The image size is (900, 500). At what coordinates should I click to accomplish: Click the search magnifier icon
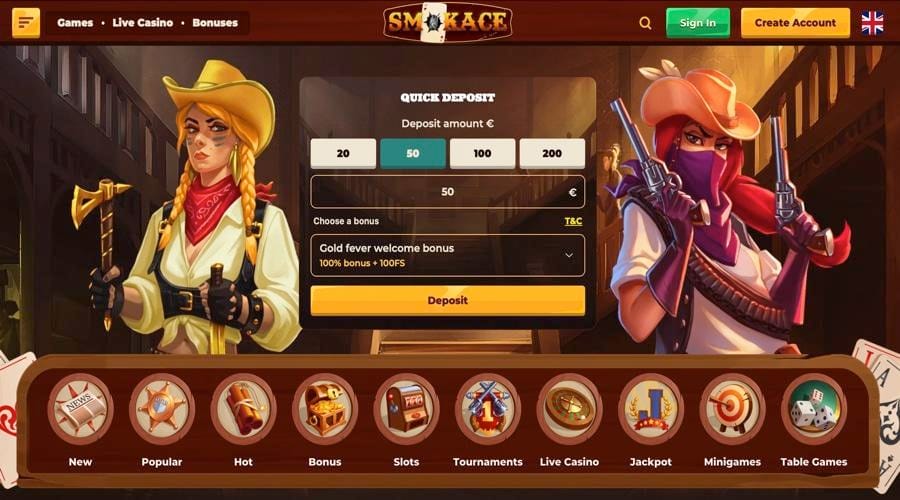645,23
